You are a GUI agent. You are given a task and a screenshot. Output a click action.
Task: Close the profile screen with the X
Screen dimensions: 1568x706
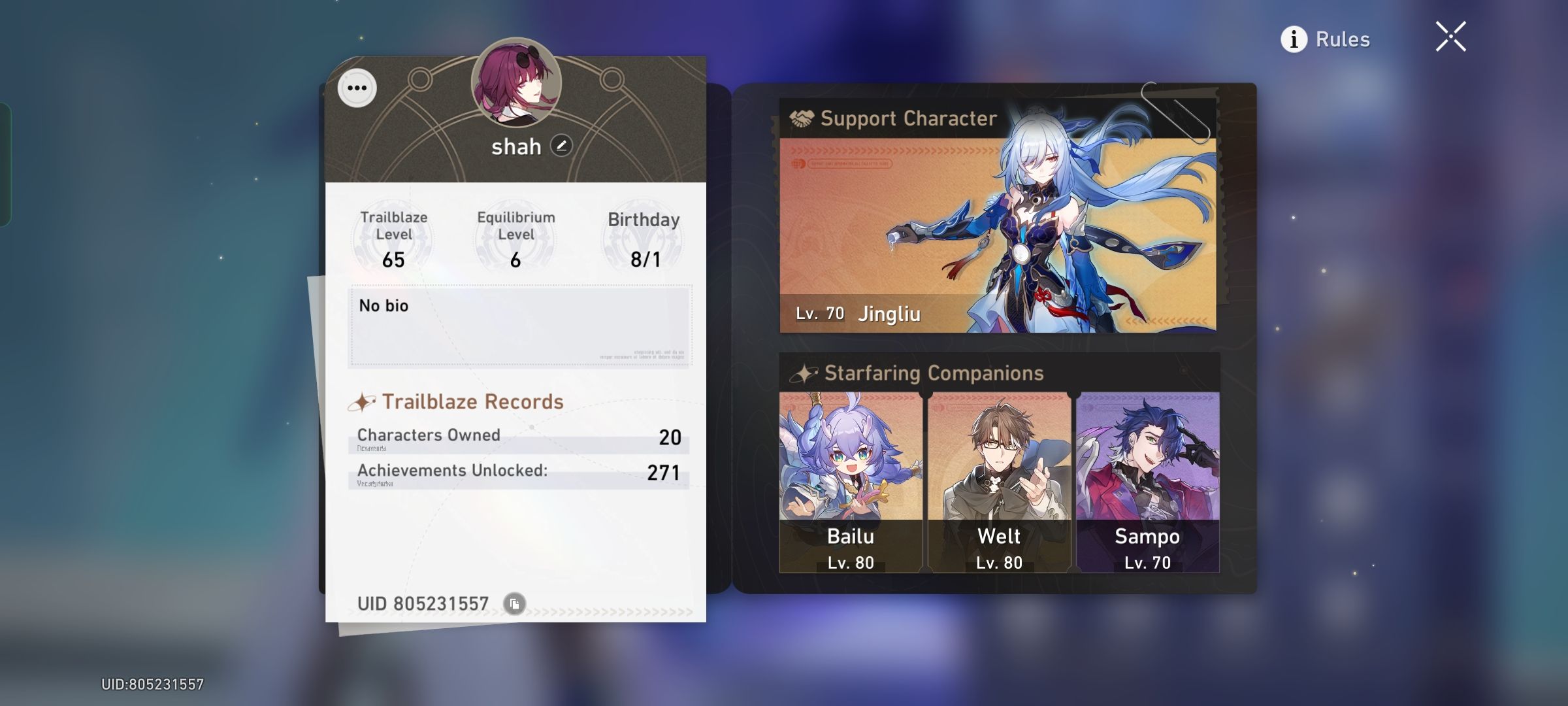pos(1450,37)
